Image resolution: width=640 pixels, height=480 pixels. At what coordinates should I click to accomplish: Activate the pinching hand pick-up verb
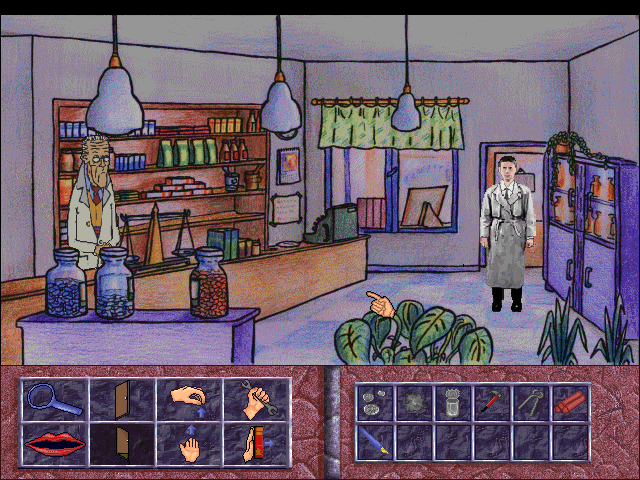click(x=187, y=400)
